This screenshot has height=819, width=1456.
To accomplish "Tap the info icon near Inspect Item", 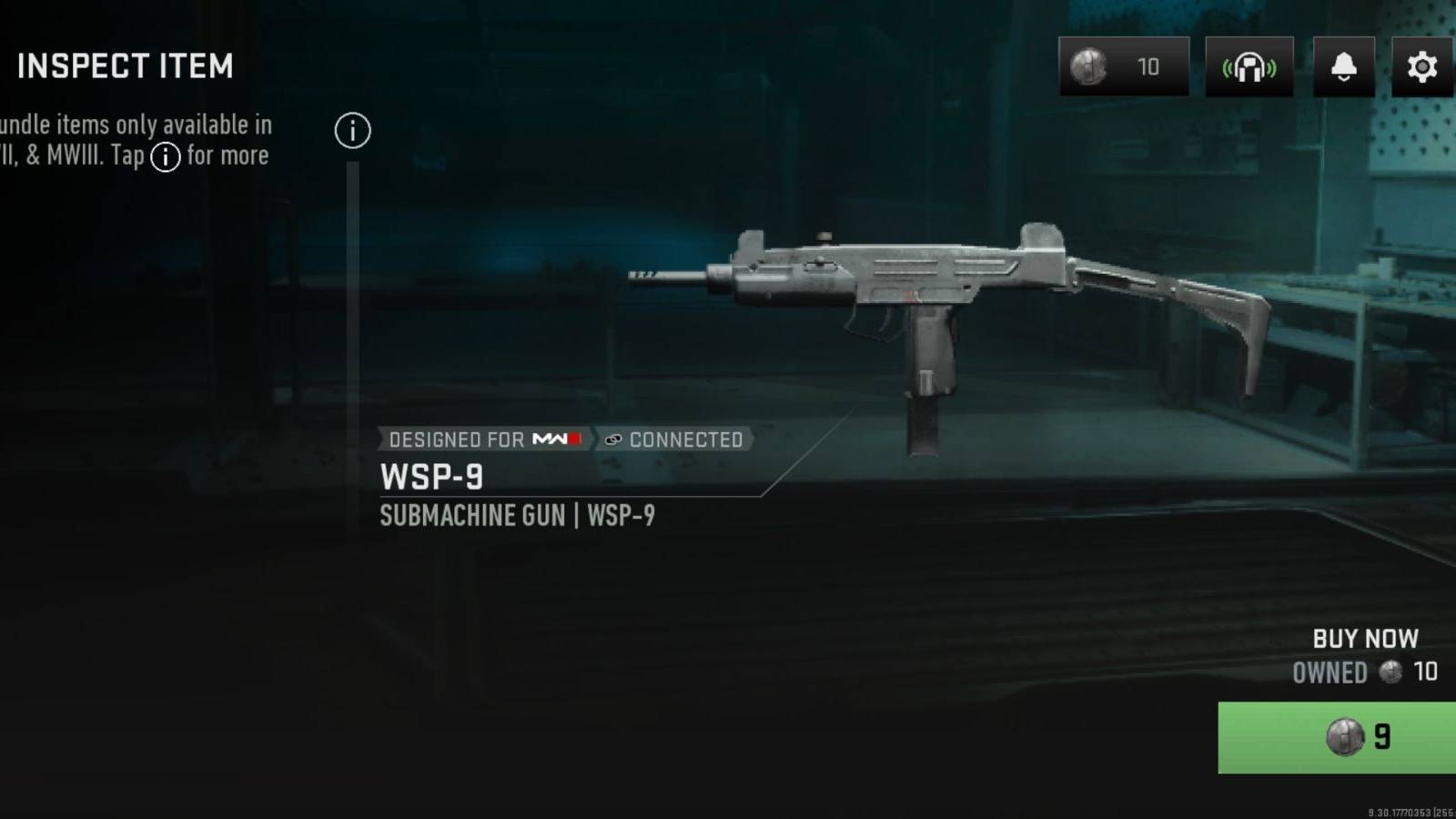I will [x=352, y=130].
